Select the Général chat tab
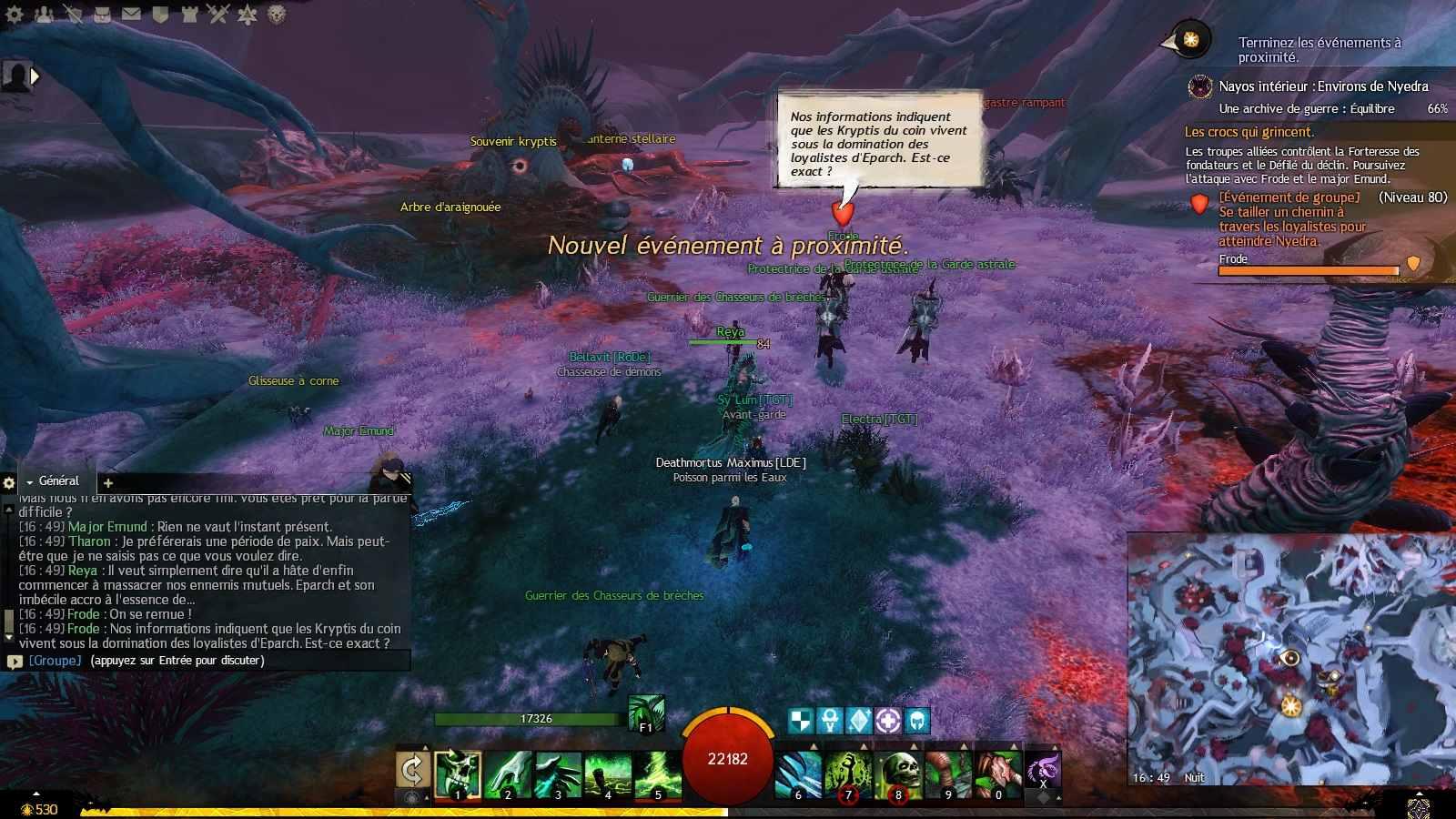 (58, 480)
